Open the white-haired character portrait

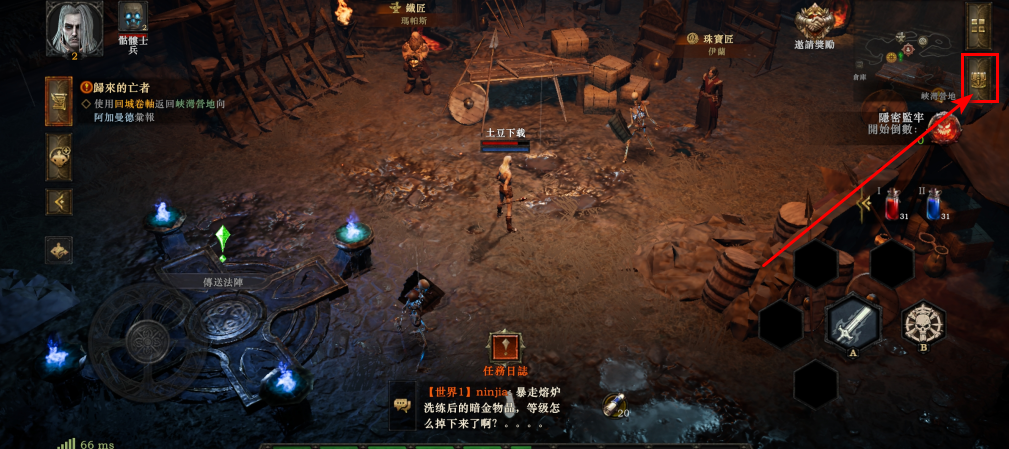pos(69,26)
